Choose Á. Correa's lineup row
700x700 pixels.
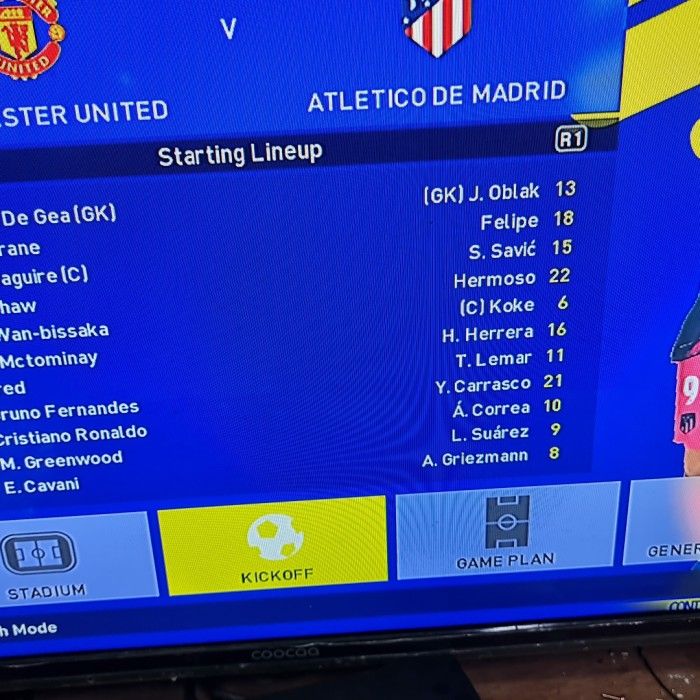491,408
